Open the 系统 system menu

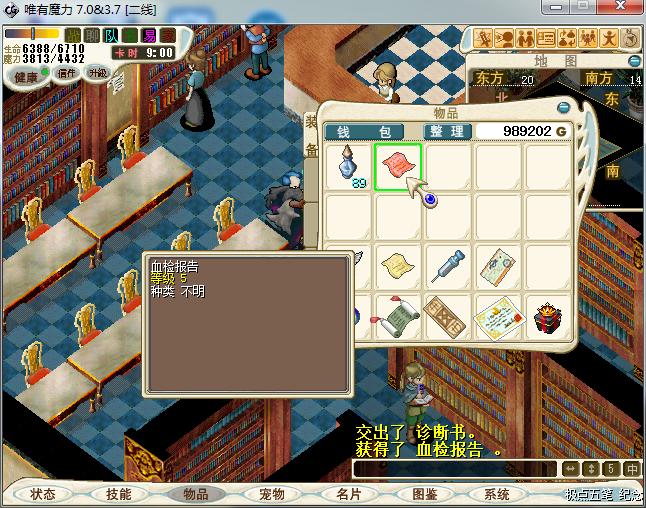(x=497, y=494)
